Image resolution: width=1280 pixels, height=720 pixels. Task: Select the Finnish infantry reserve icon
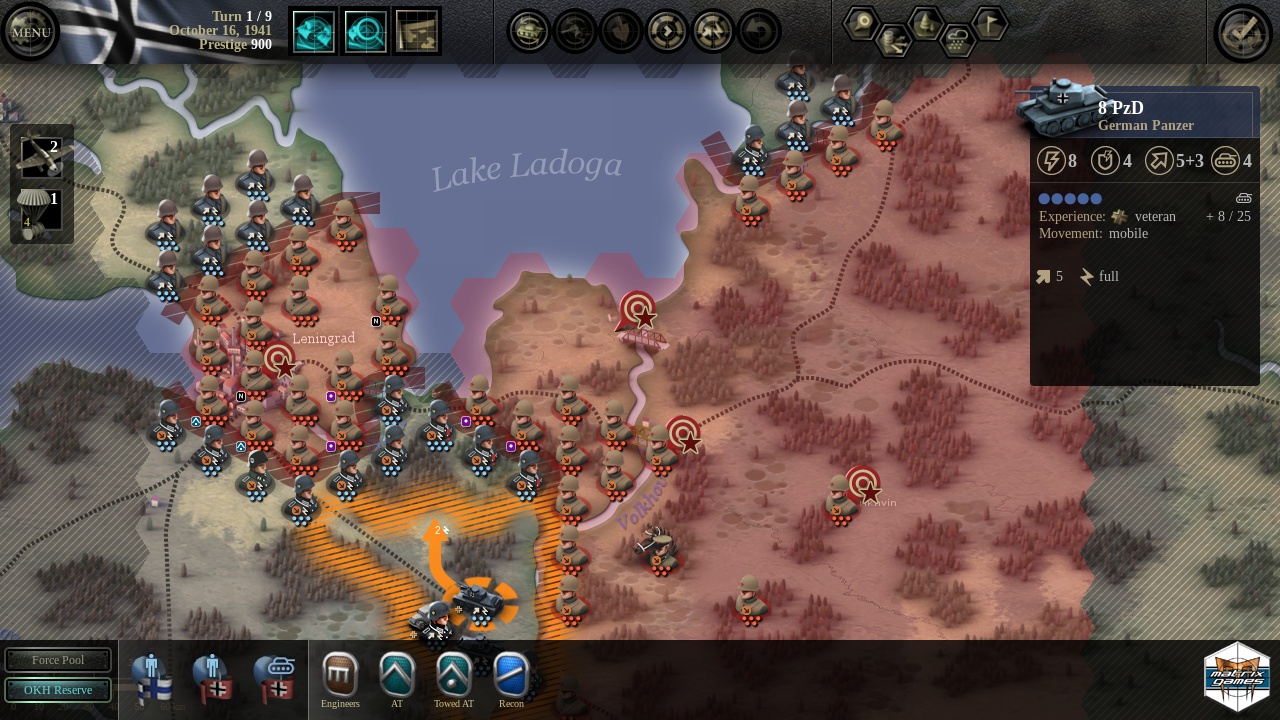coord(152,677)
